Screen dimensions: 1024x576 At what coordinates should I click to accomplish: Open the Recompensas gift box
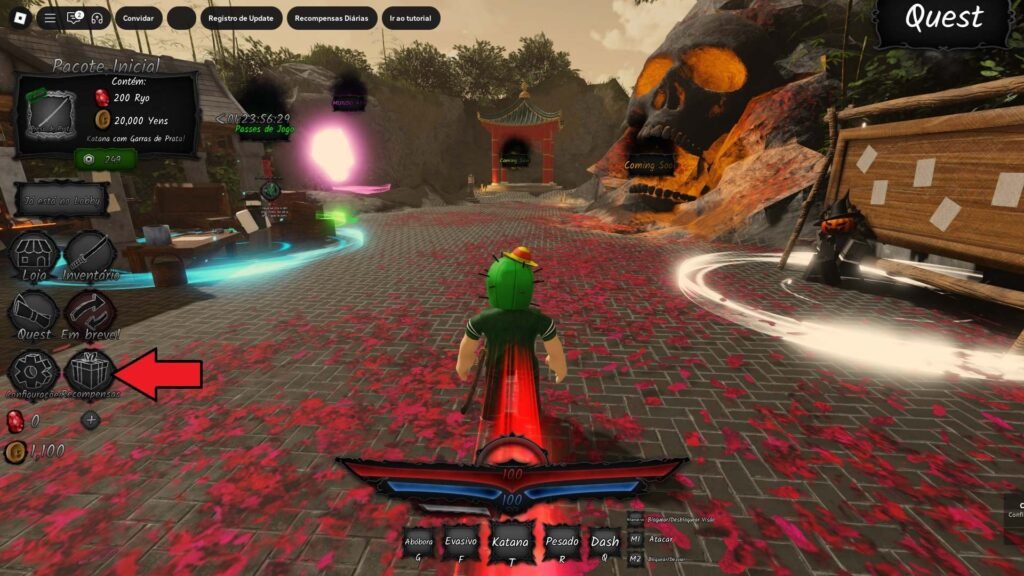coord(89,372)
